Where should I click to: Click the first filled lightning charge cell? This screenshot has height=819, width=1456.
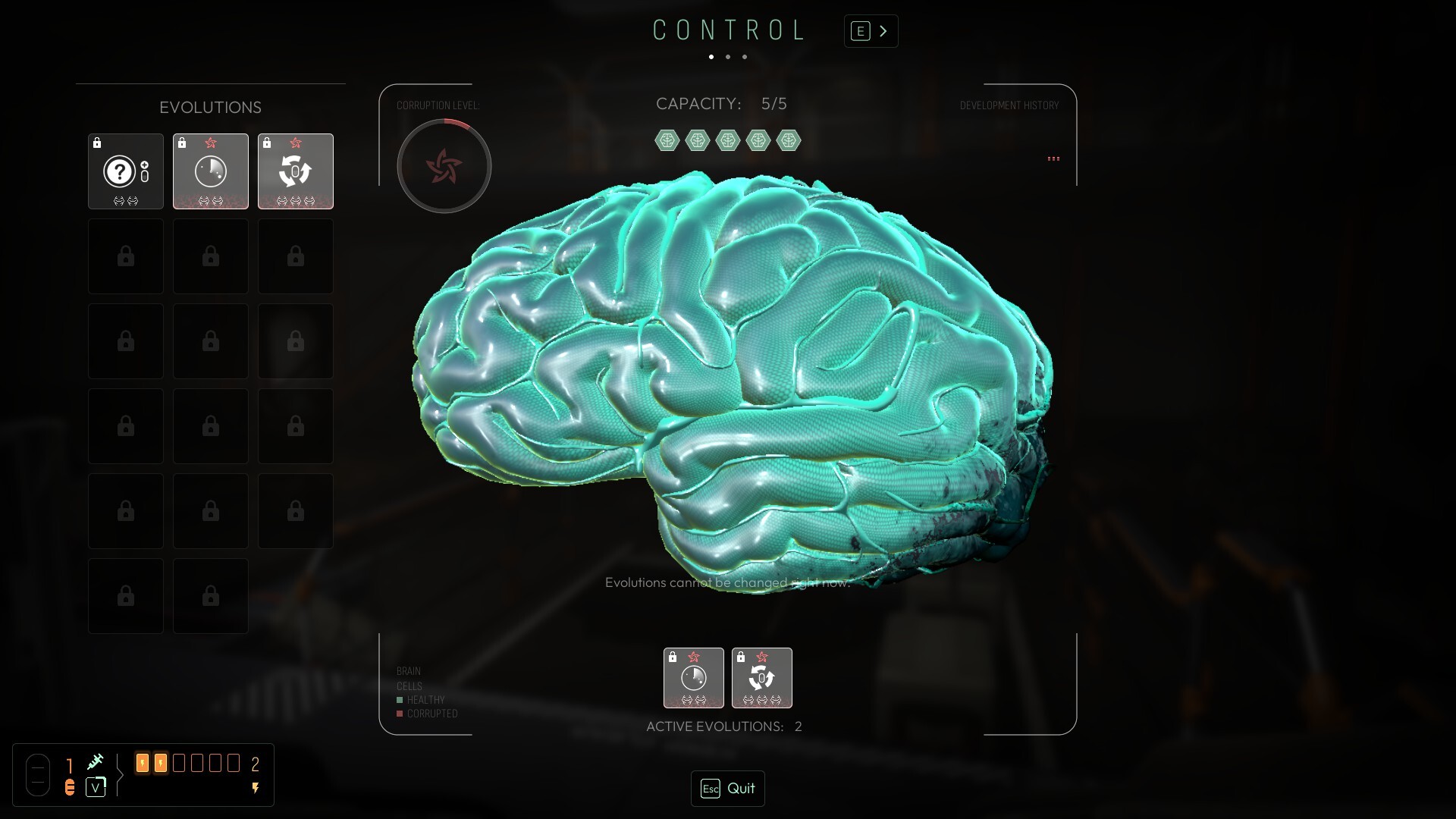point(143,763)
